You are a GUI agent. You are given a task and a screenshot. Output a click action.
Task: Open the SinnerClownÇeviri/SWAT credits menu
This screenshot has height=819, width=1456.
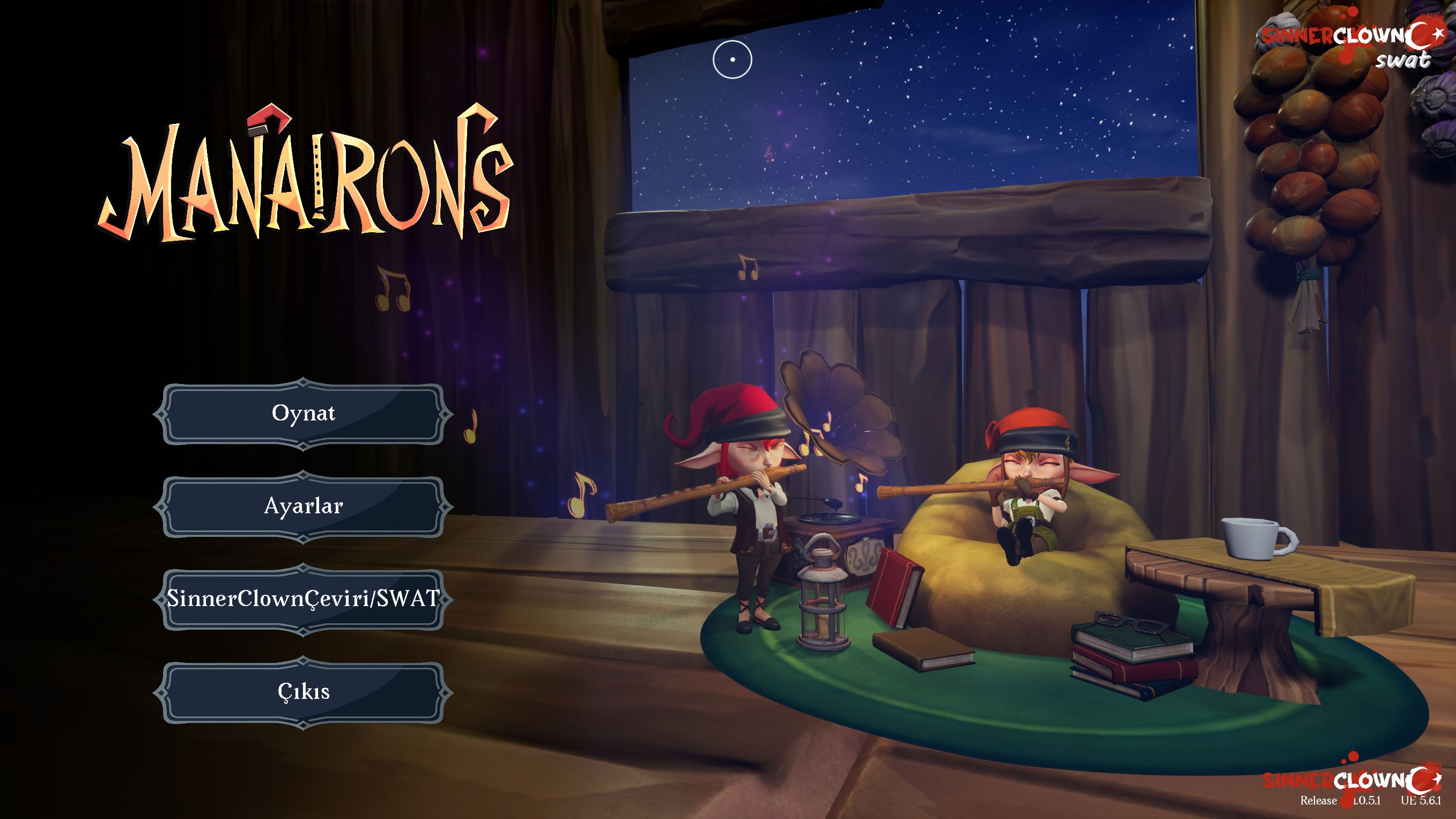coord(304,599)
